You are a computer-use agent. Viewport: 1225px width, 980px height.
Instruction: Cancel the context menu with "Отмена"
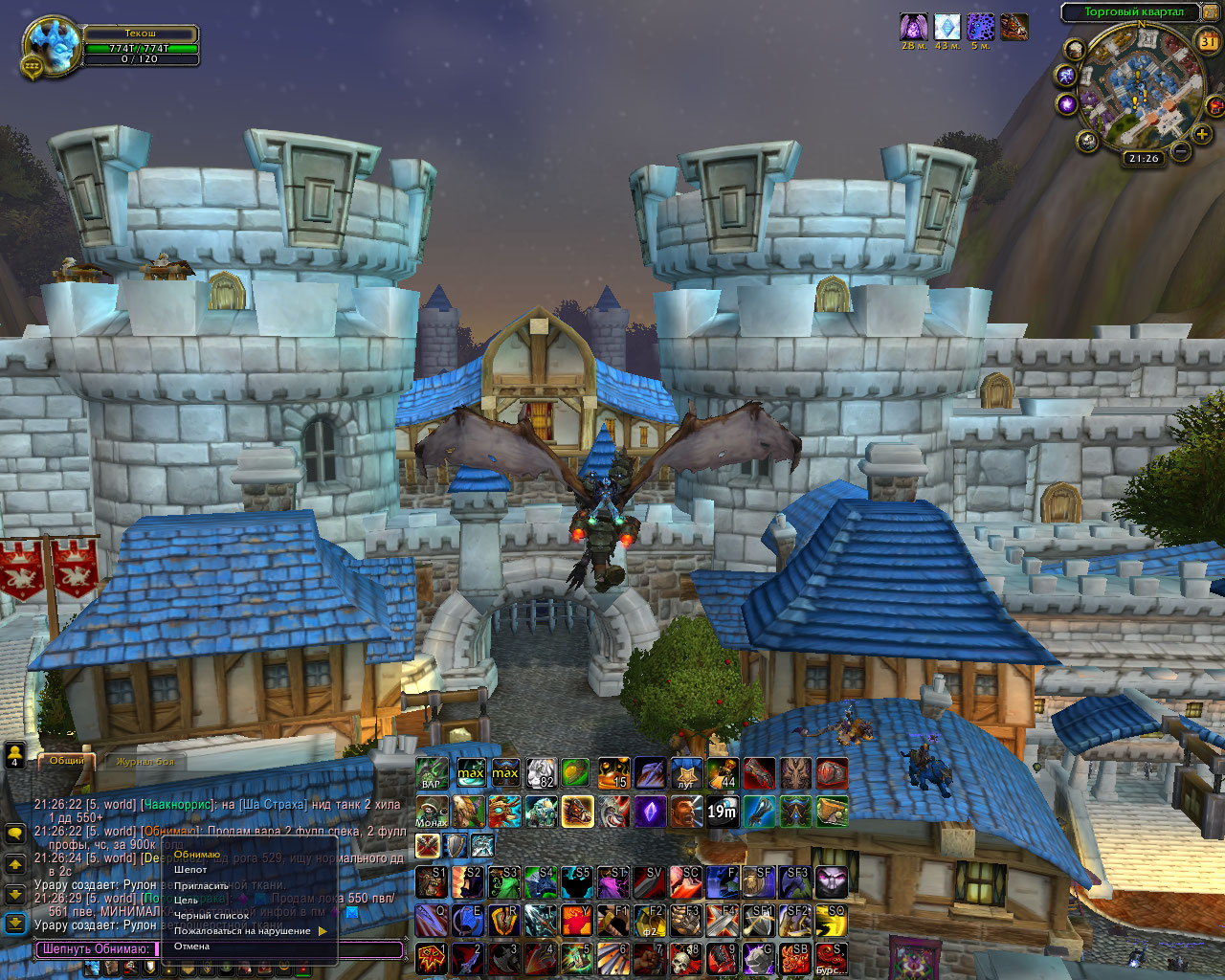191,947
